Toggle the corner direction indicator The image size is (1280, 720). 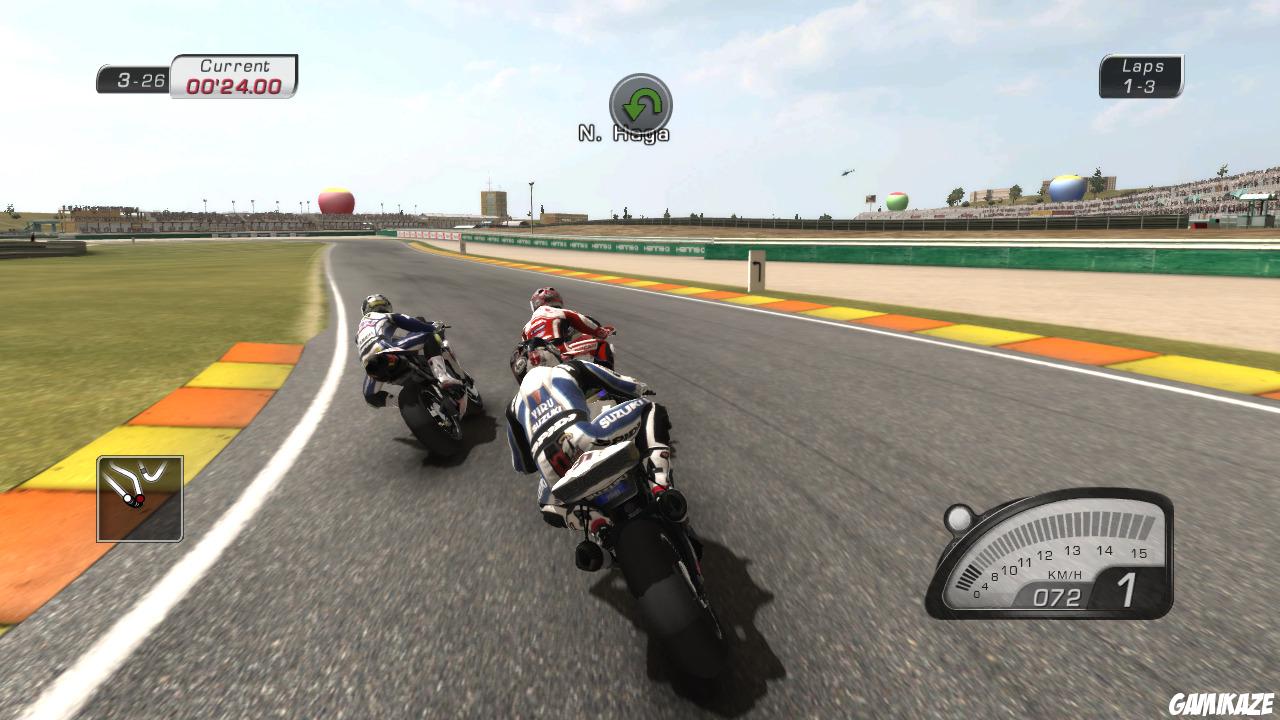640,103
